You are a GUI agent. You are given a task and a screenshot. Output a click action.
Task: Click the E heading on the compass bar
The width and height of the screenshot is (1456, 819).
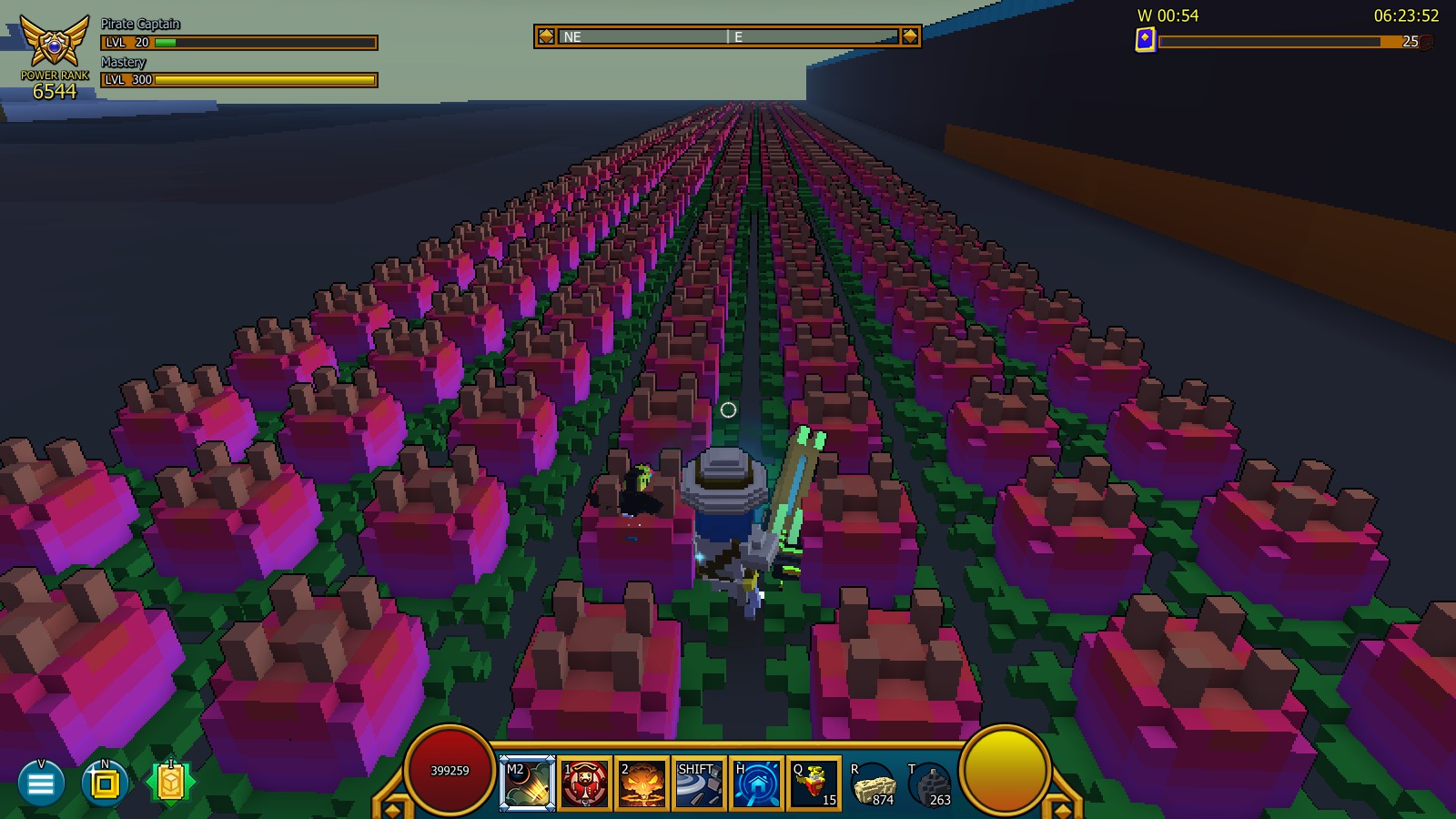point(739,36)
